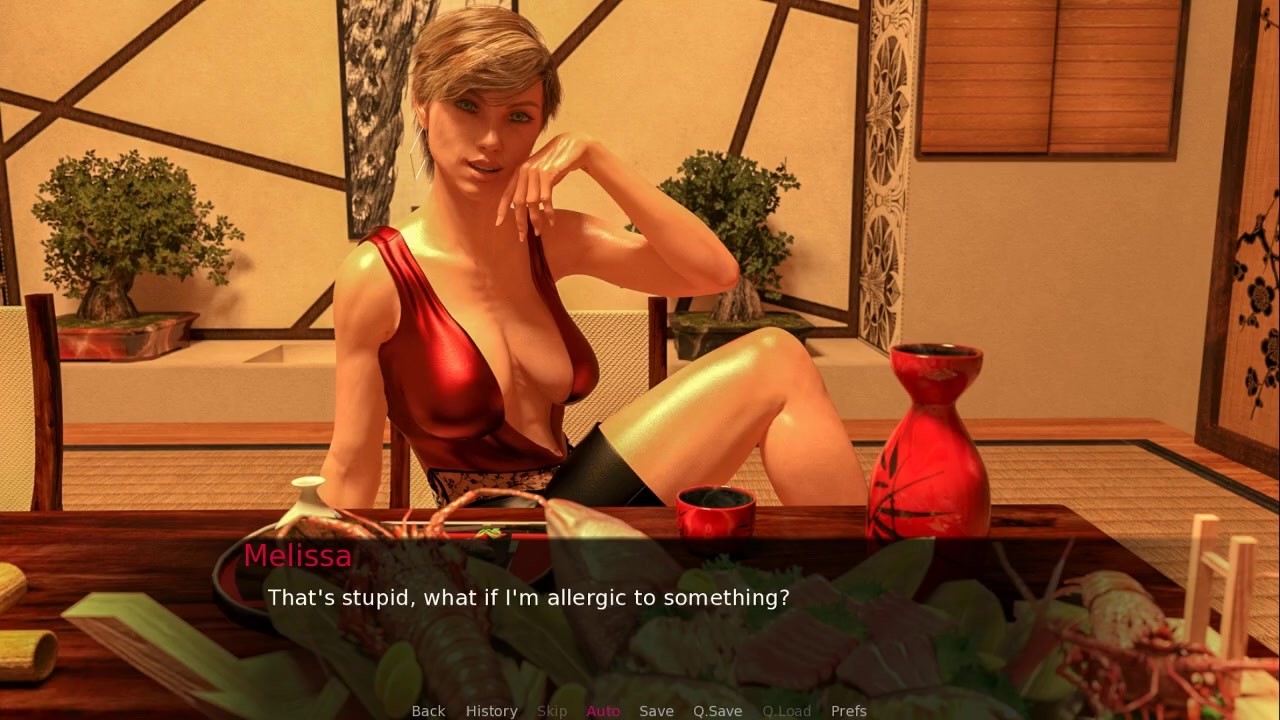The height and width of the screenshot is (720, 1280).
Task: Toggle Auto-advance mode
Action: click(x=603, y=711)
